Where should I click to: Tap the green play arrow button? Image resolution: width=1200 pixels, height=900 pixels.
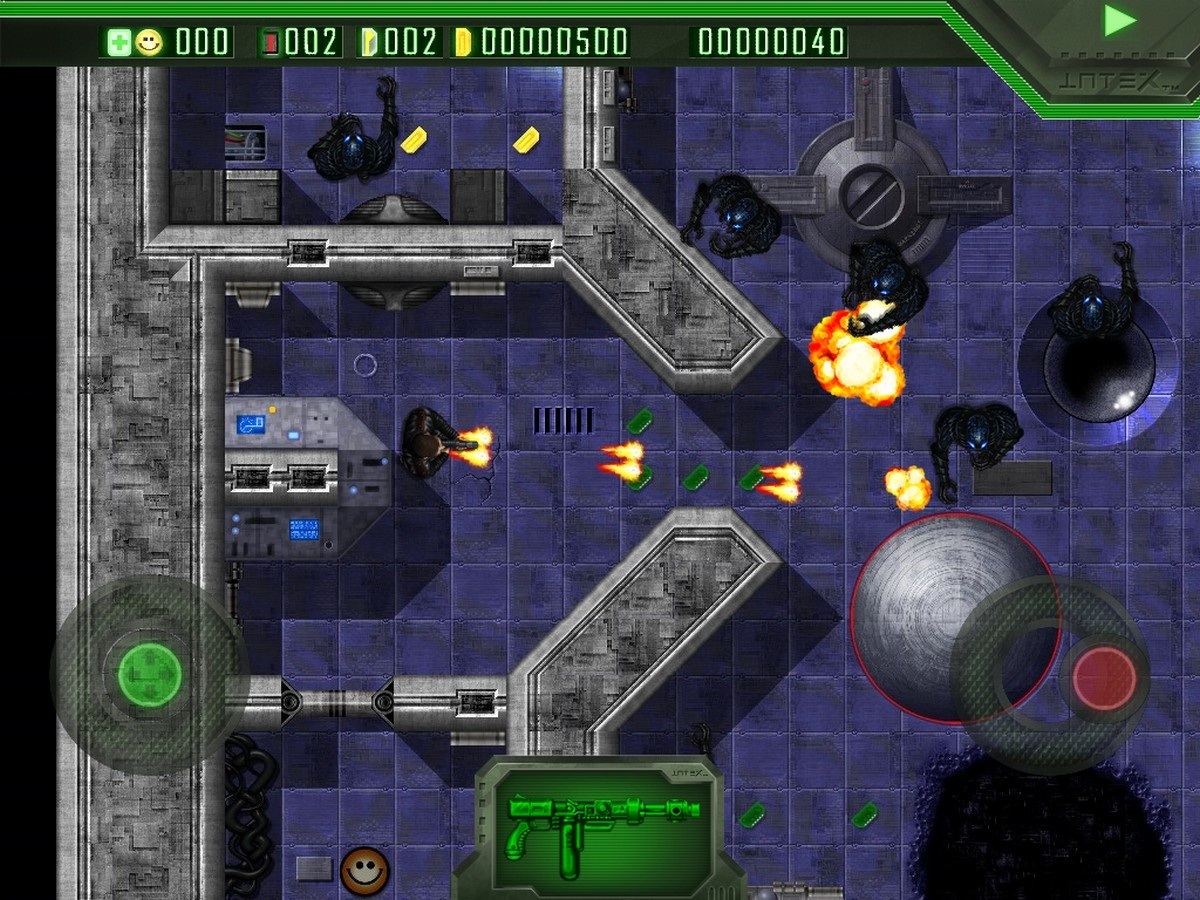[x=1120, y=21]
